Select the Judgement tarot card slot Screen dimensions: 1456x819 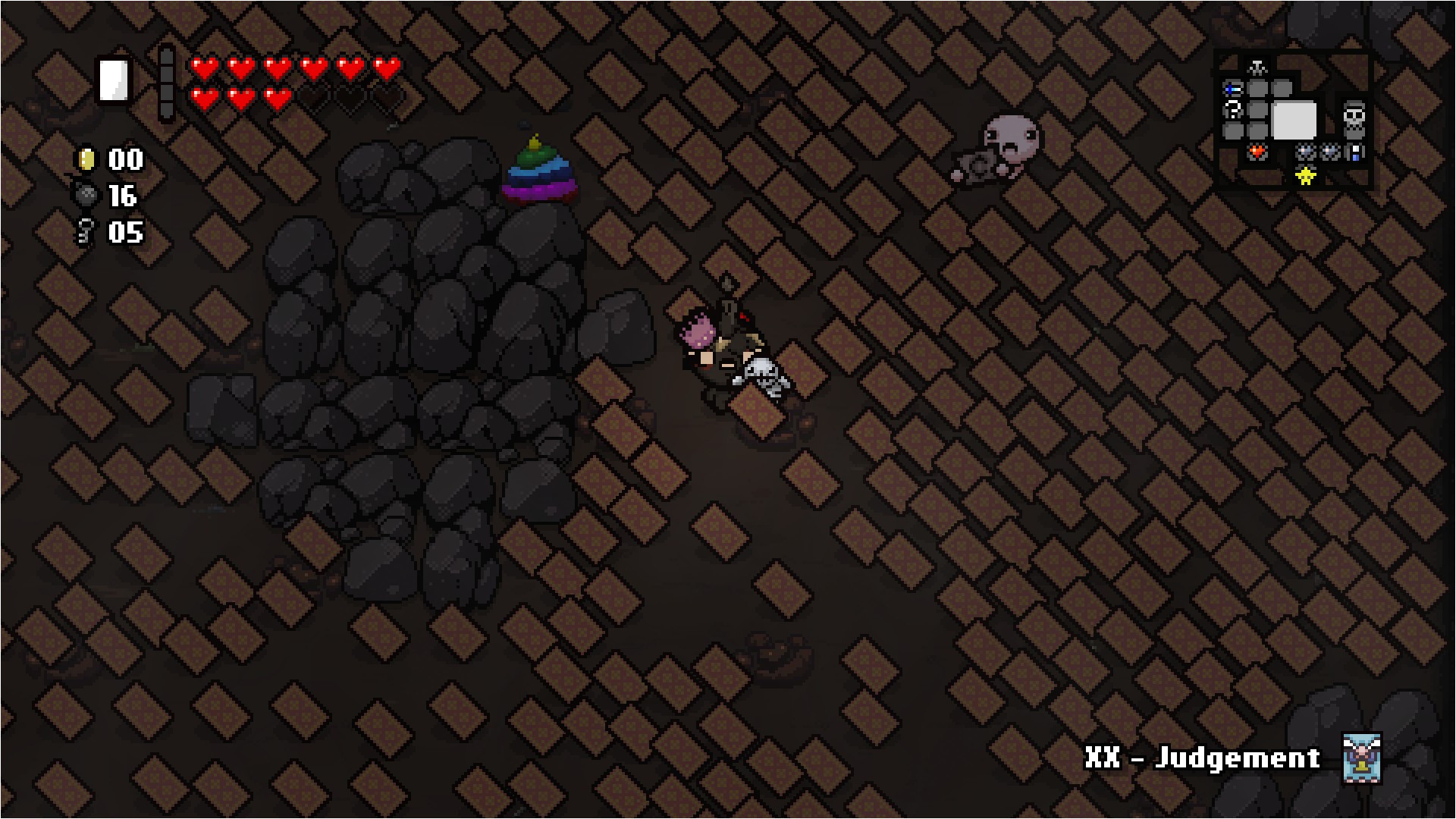click(1361, 757)
